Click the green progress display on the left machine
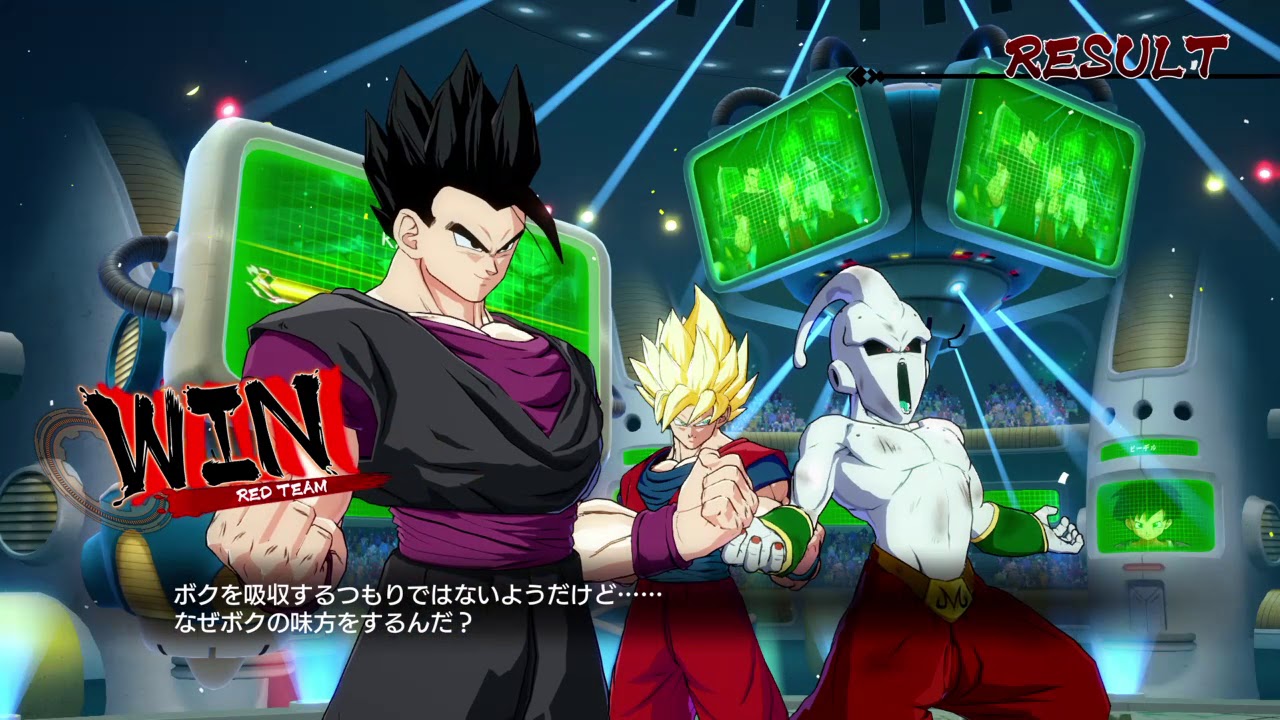1280x720 pixels. (280, 285)
